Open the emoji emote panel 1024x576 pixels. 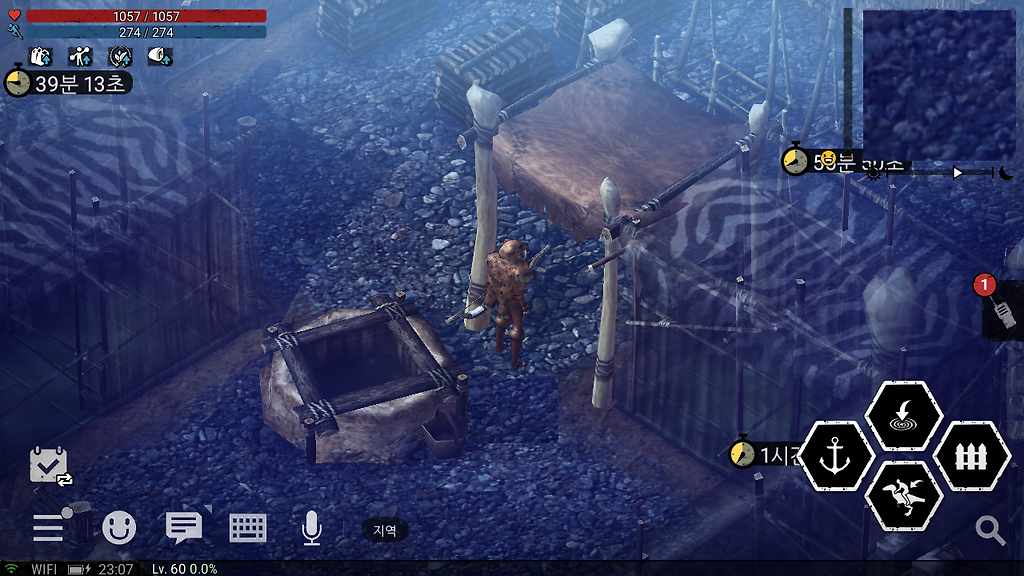pyautogui.click(x=119, y=527)
